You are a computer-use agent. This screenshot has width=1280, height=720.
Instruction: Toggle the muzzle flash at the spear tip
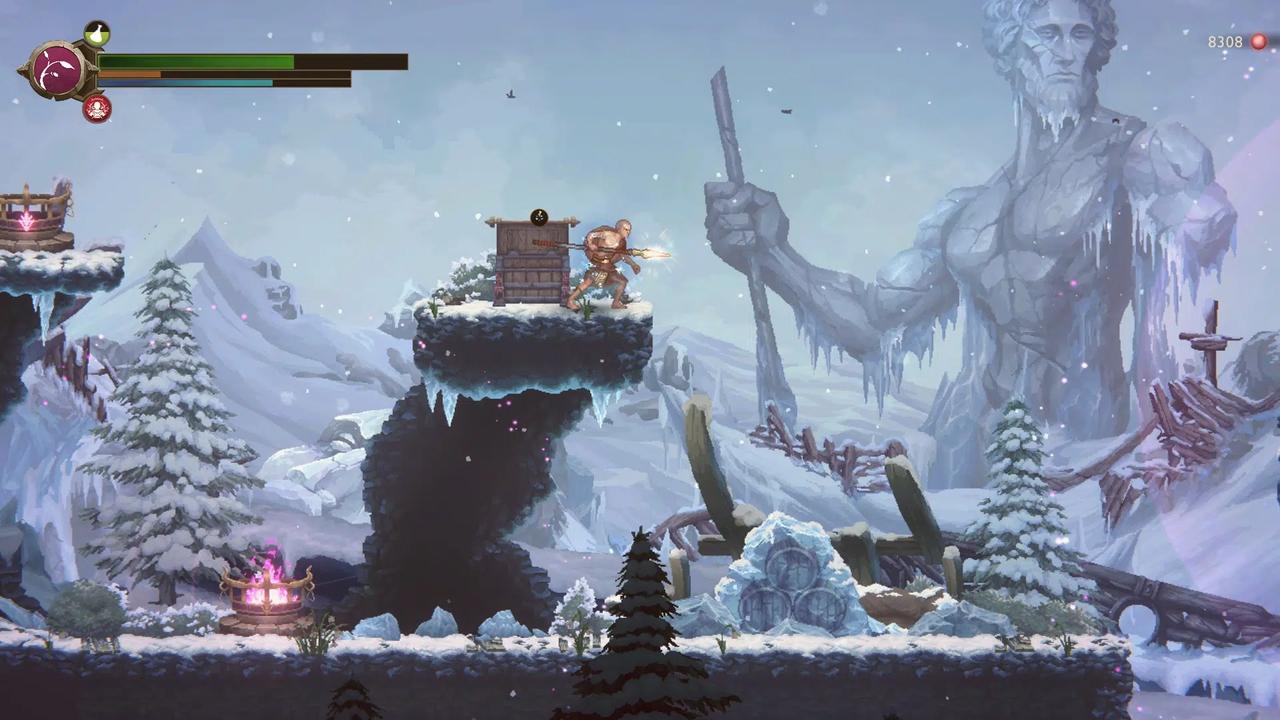coord(662,253)
